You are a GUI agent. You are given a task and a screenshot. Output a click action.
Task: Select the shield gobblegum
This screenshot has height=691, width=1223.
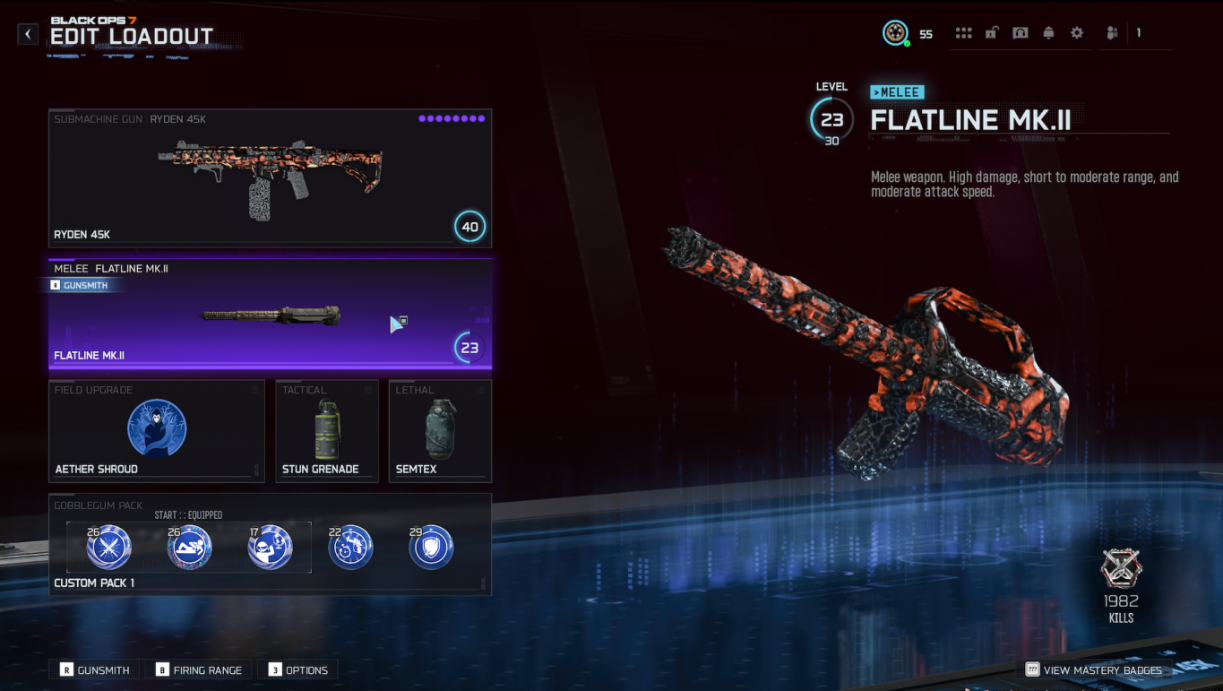(431, 548)
